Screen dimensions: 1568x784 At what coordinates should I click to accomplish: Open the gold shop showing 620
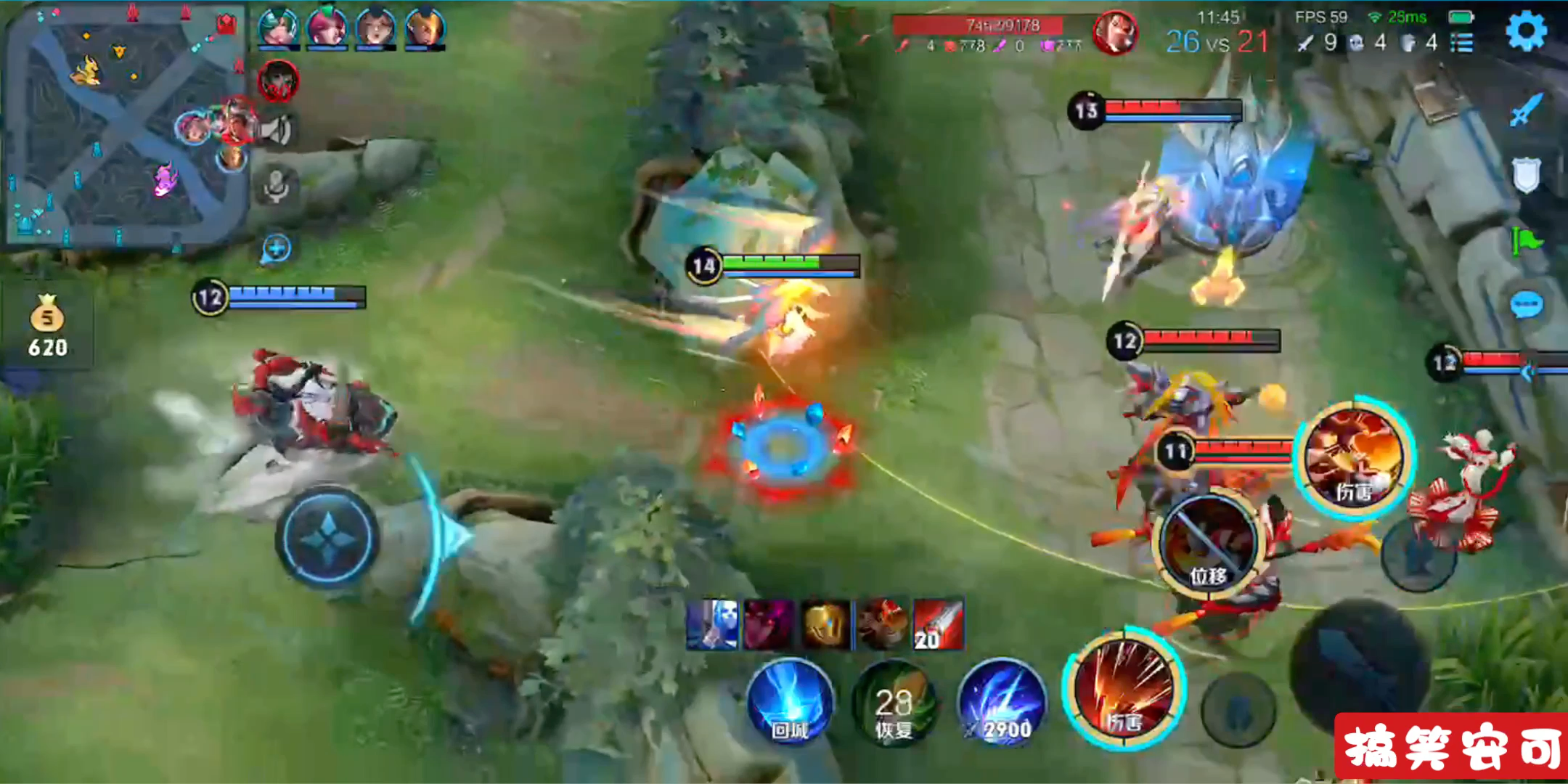(x=47, y=327)
